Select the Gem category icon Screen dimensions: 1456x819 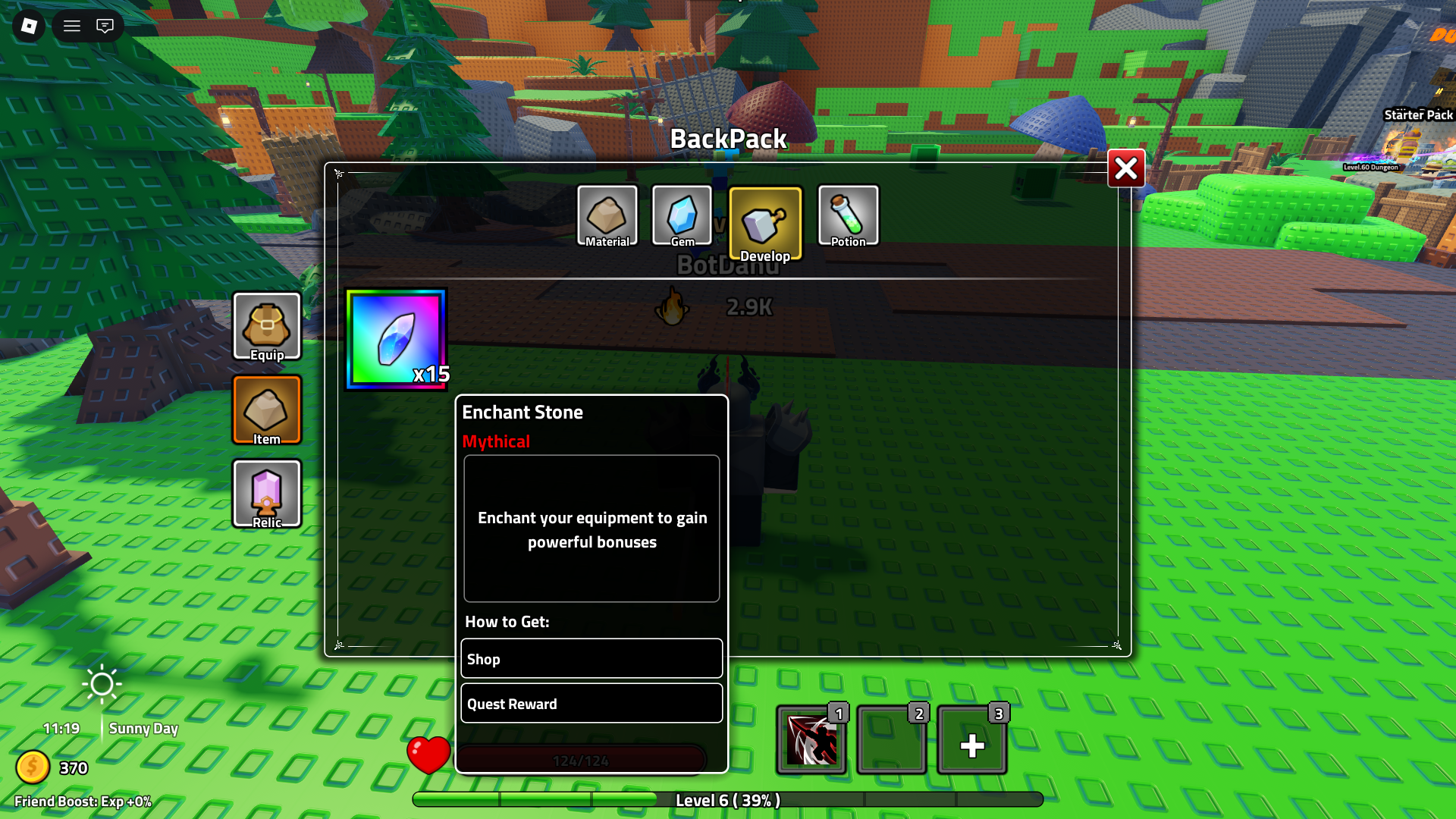[x=682, y=216]
